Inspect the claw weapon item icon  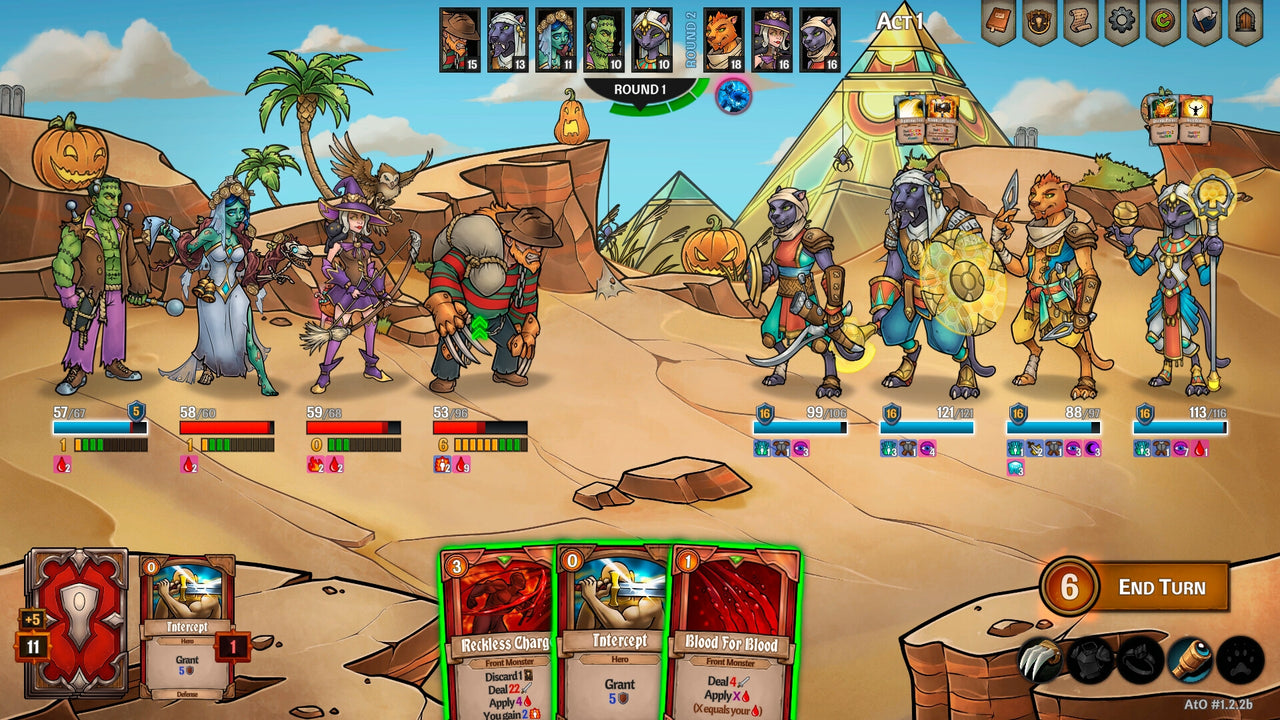pos(1040,660)
